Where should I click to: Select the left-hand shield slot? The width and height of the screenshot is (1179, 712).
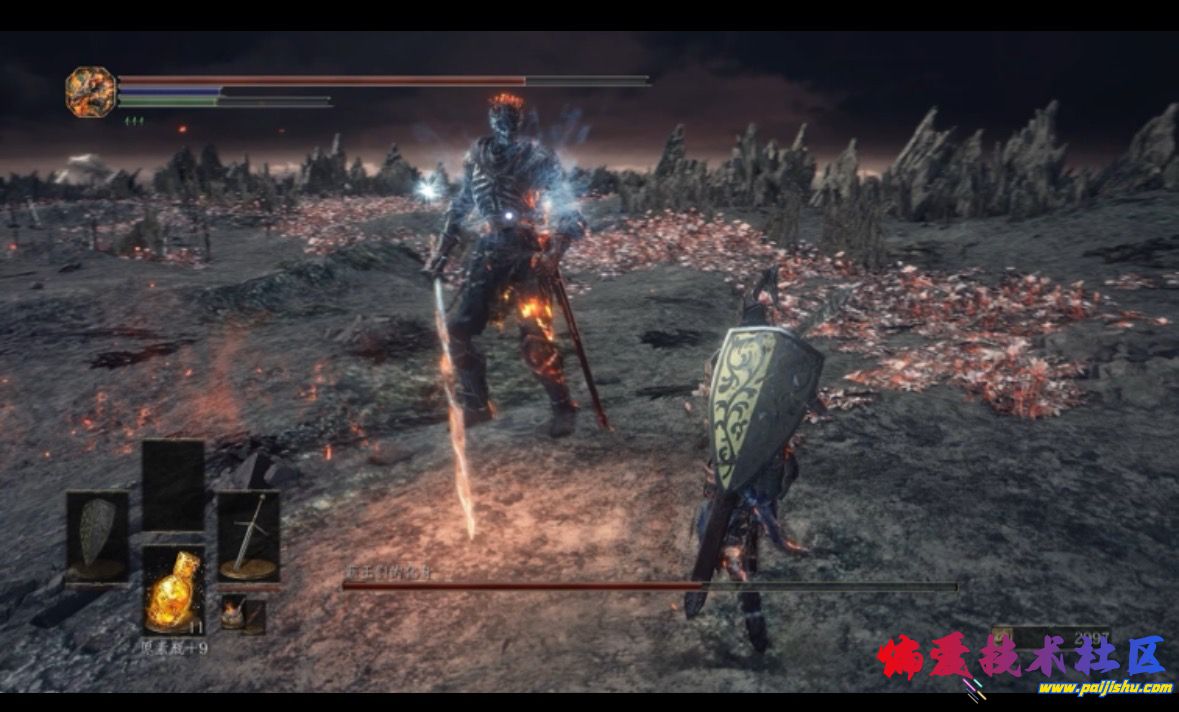pos(97,536)
